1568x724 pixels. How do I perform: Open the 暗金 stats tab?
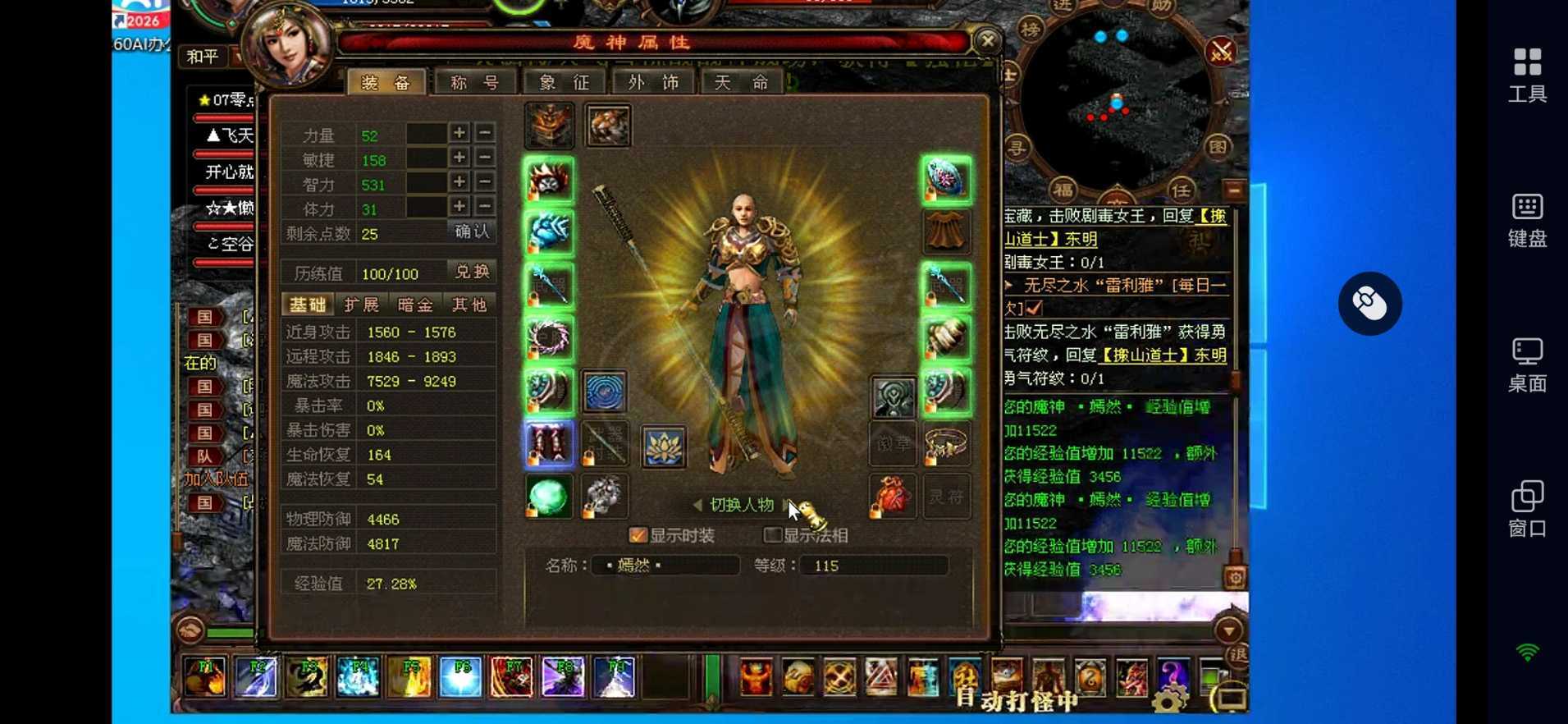(x=417, y=305)
